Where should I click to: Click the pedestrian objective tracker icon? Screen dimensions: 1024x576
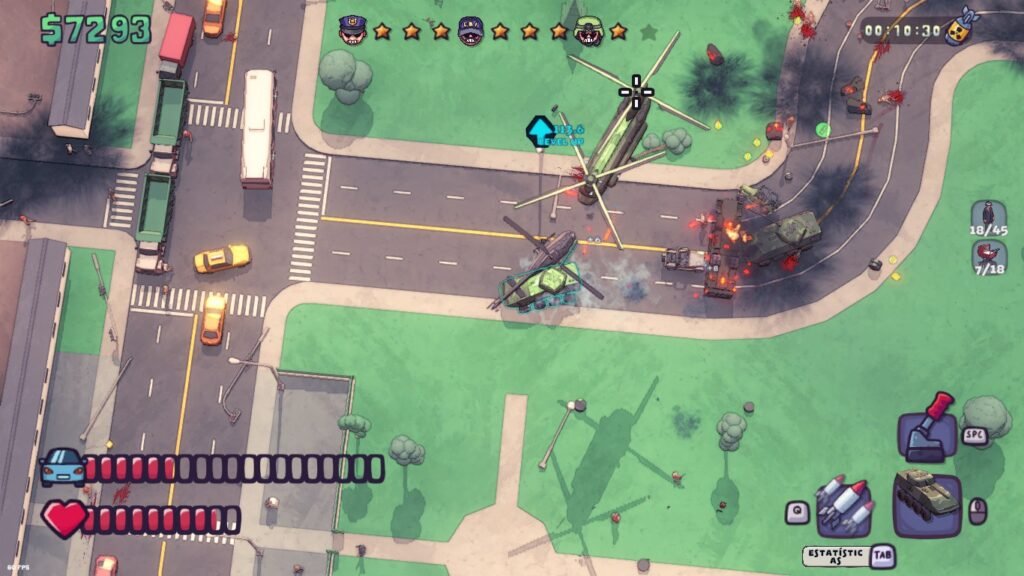pos(988,217)
